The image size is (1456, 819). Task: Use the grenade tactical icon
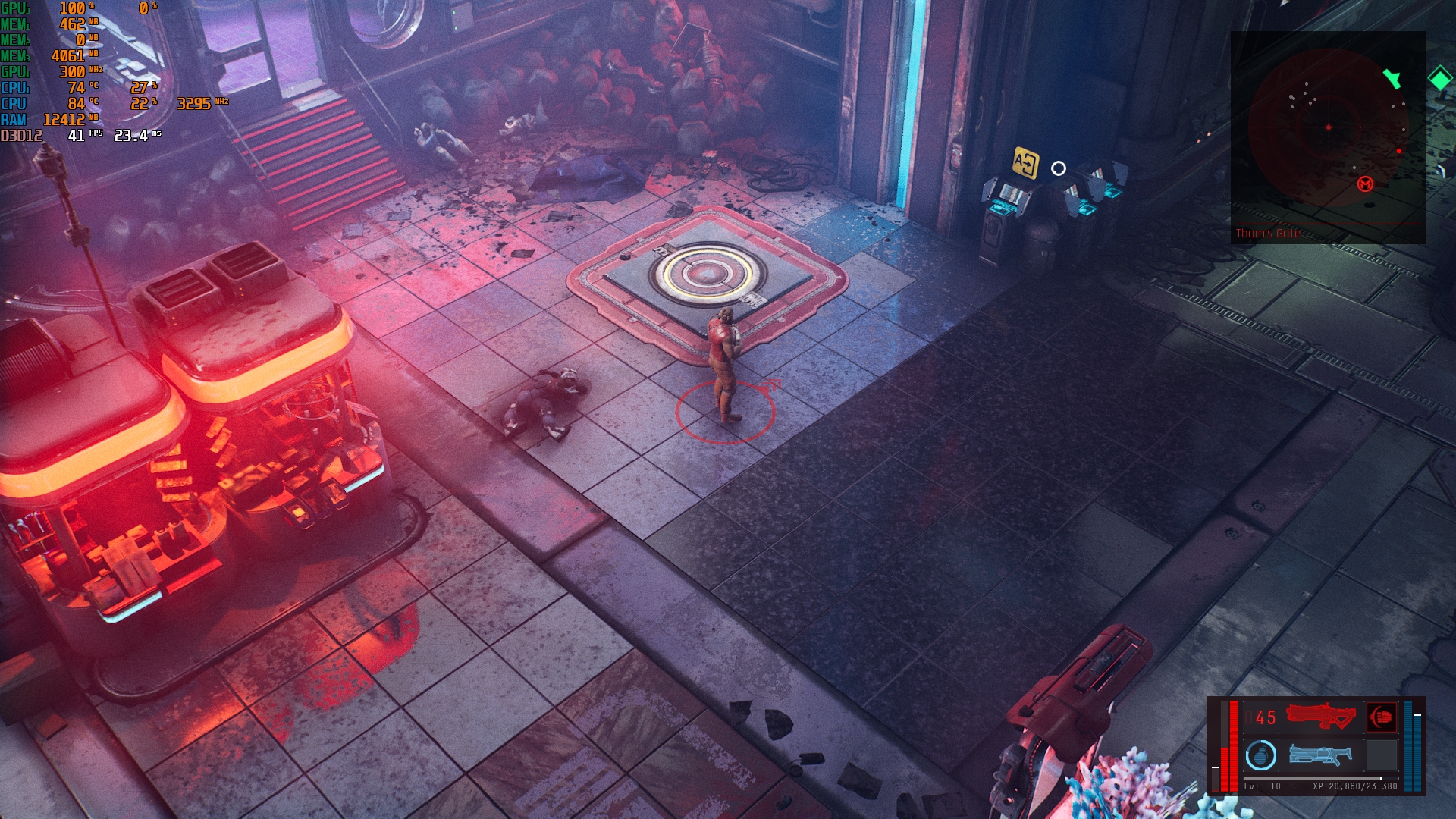(1261, 755)
